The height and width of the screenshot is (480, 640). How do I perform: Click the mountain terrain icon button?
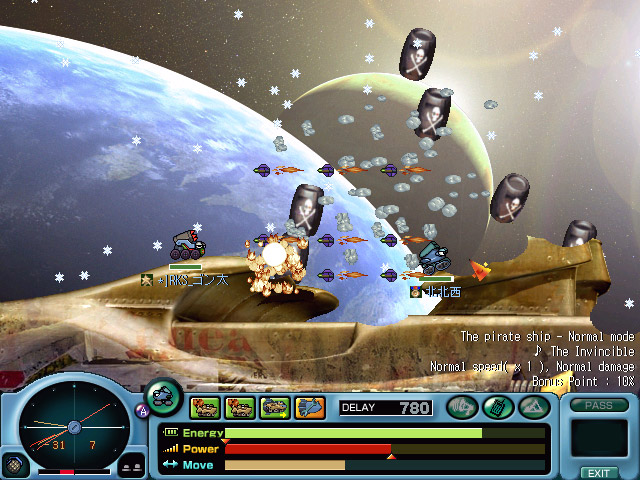(531, 406)
